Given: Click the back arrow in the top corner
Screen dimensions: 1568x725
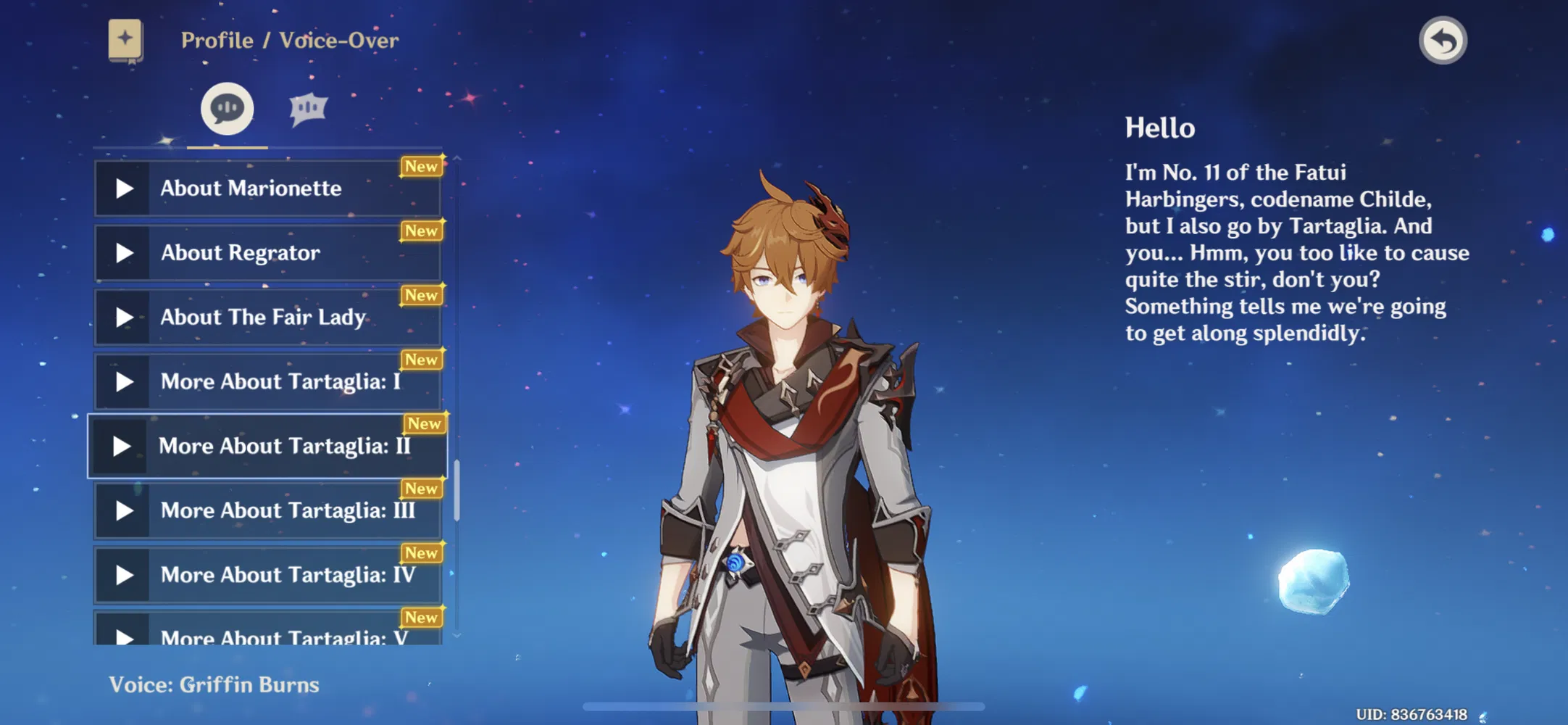Looking at the screenshot, I should pos(1444,41).
